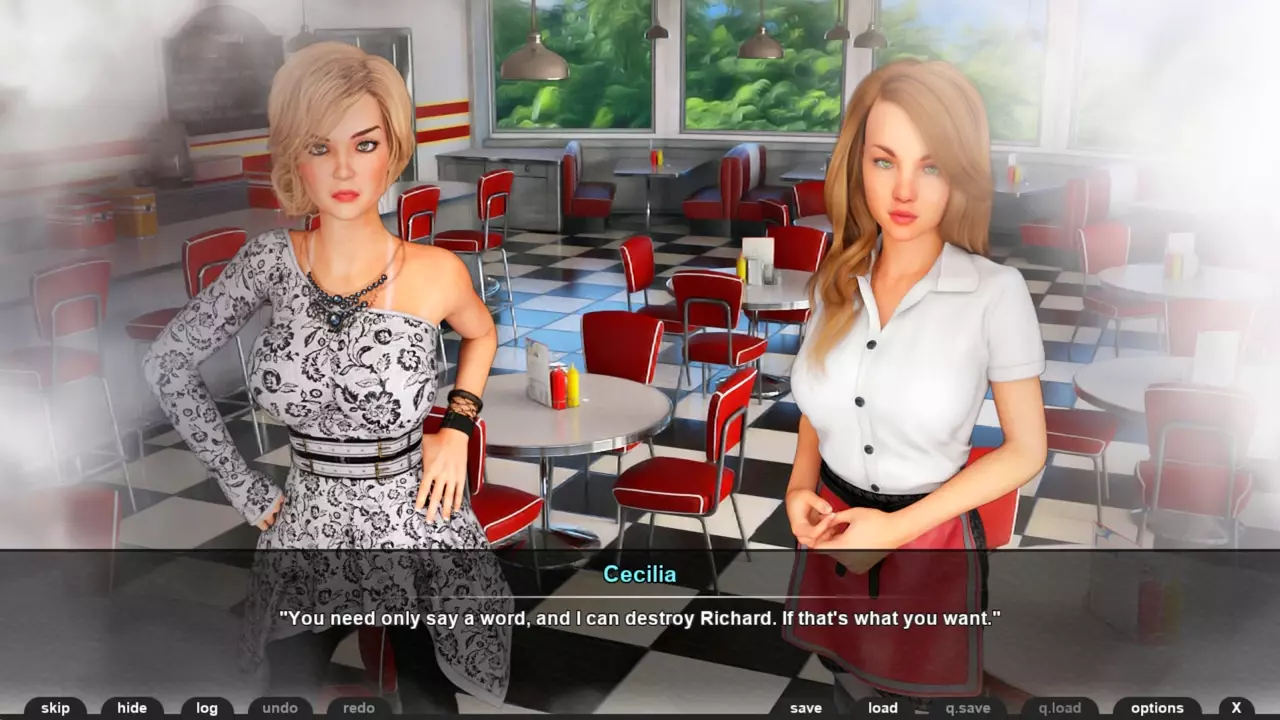The image size is (1280, 720).
Task: Hide the dialogue box
Action: [x=132, y=708]
